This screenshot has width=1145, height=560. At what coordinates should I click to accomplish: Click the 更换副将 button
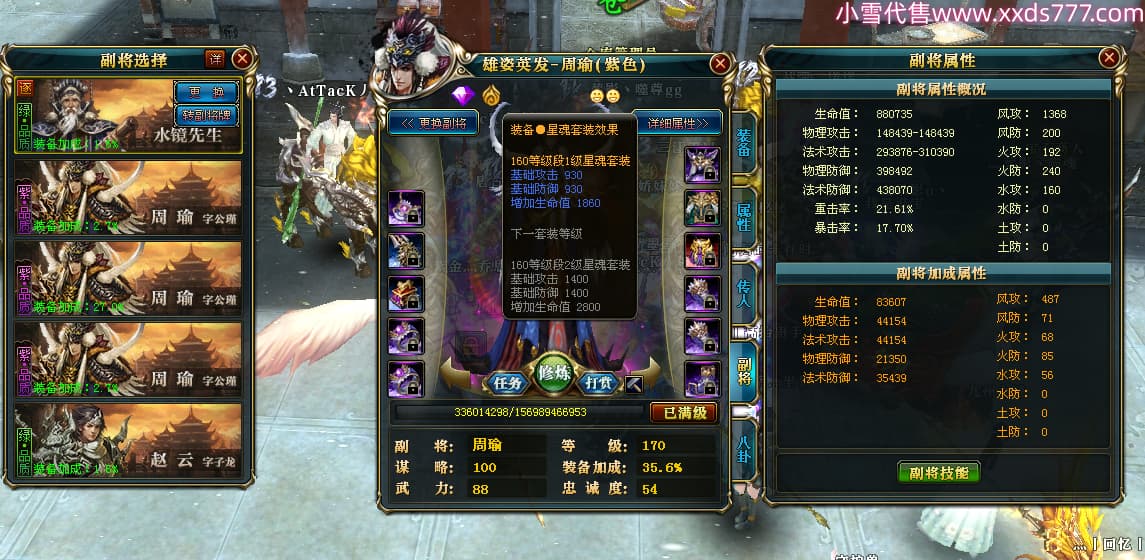pos(433,123)
